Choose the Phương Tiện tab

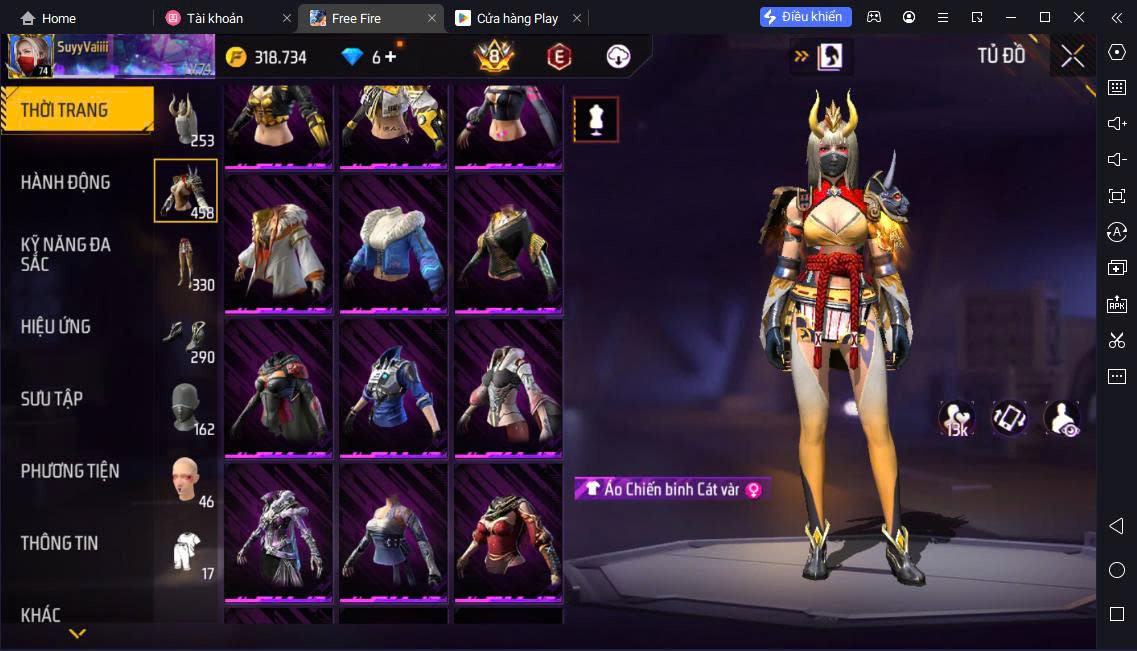click(x=70, y=471)
